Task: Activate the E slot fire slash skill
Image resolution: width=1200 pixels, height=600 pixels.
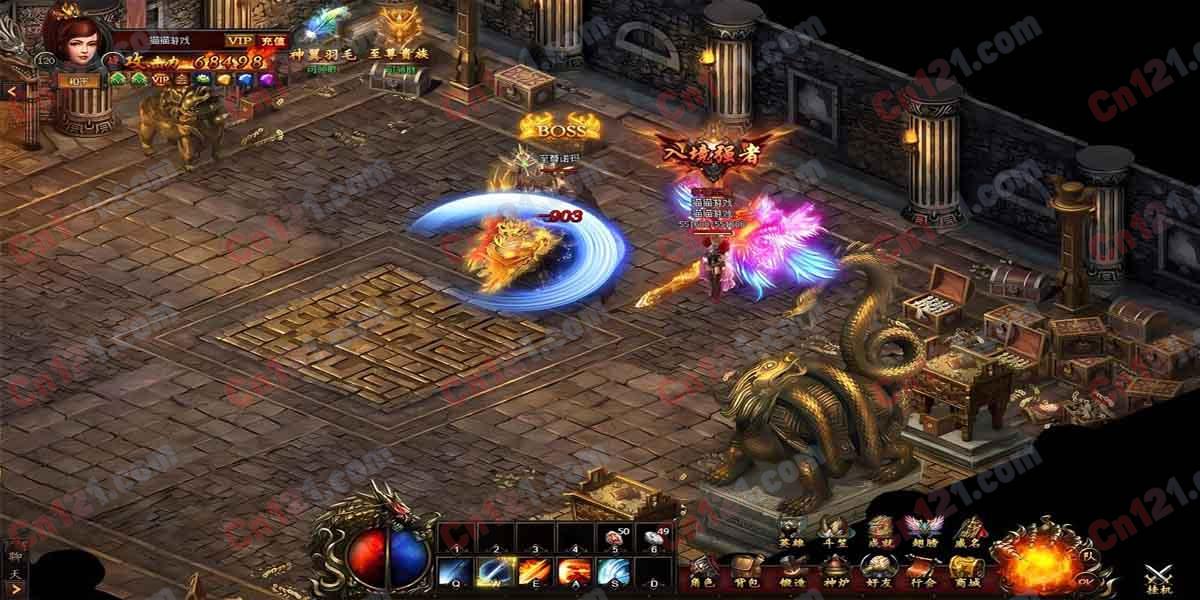Action: tap(533, 572)
